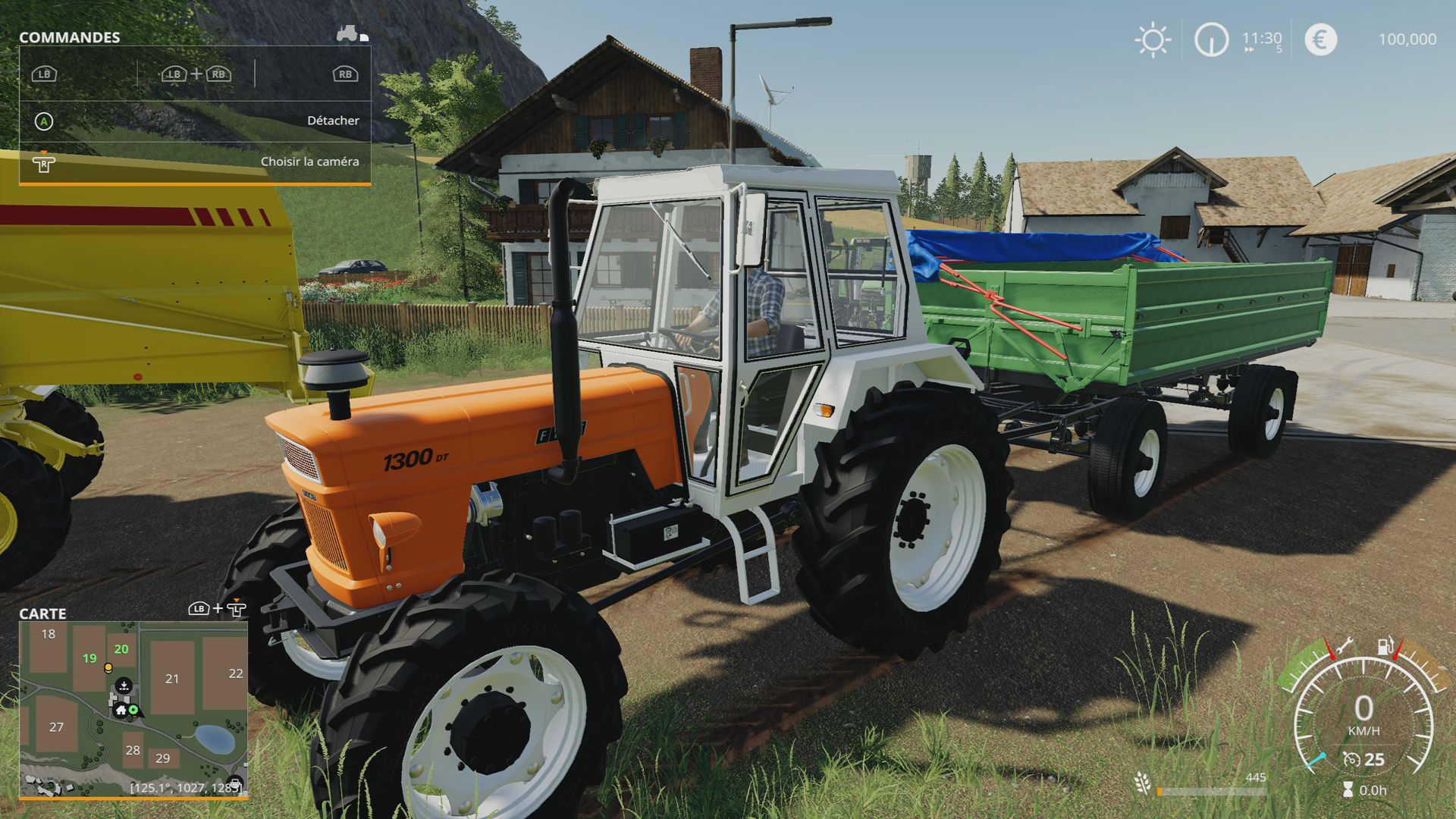Click the weather sun icon
1456x819 pixels.
click(x=1152, y=39)
